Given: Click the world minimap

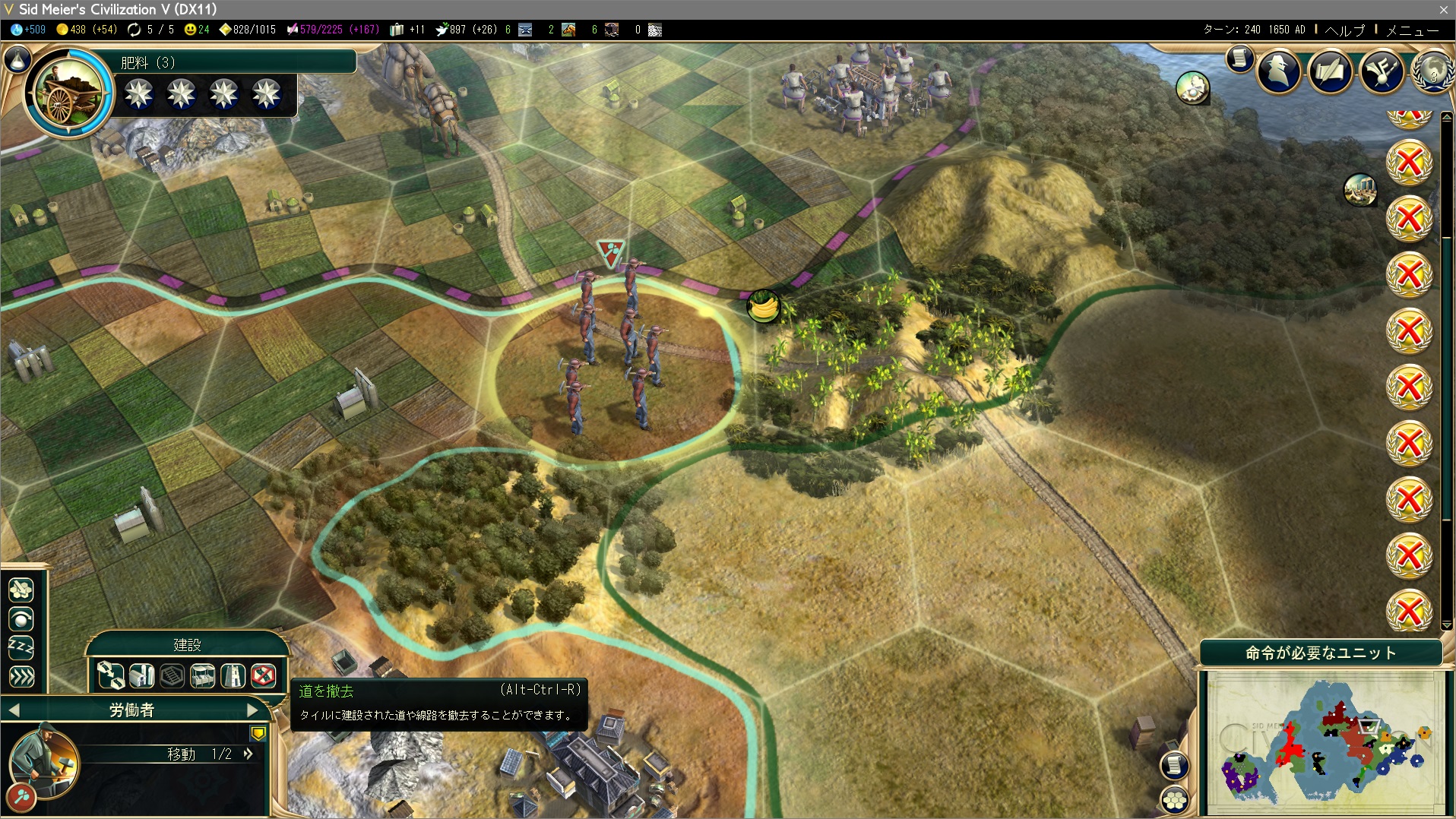Looking at the screenshot, I should coord(1322,741).
